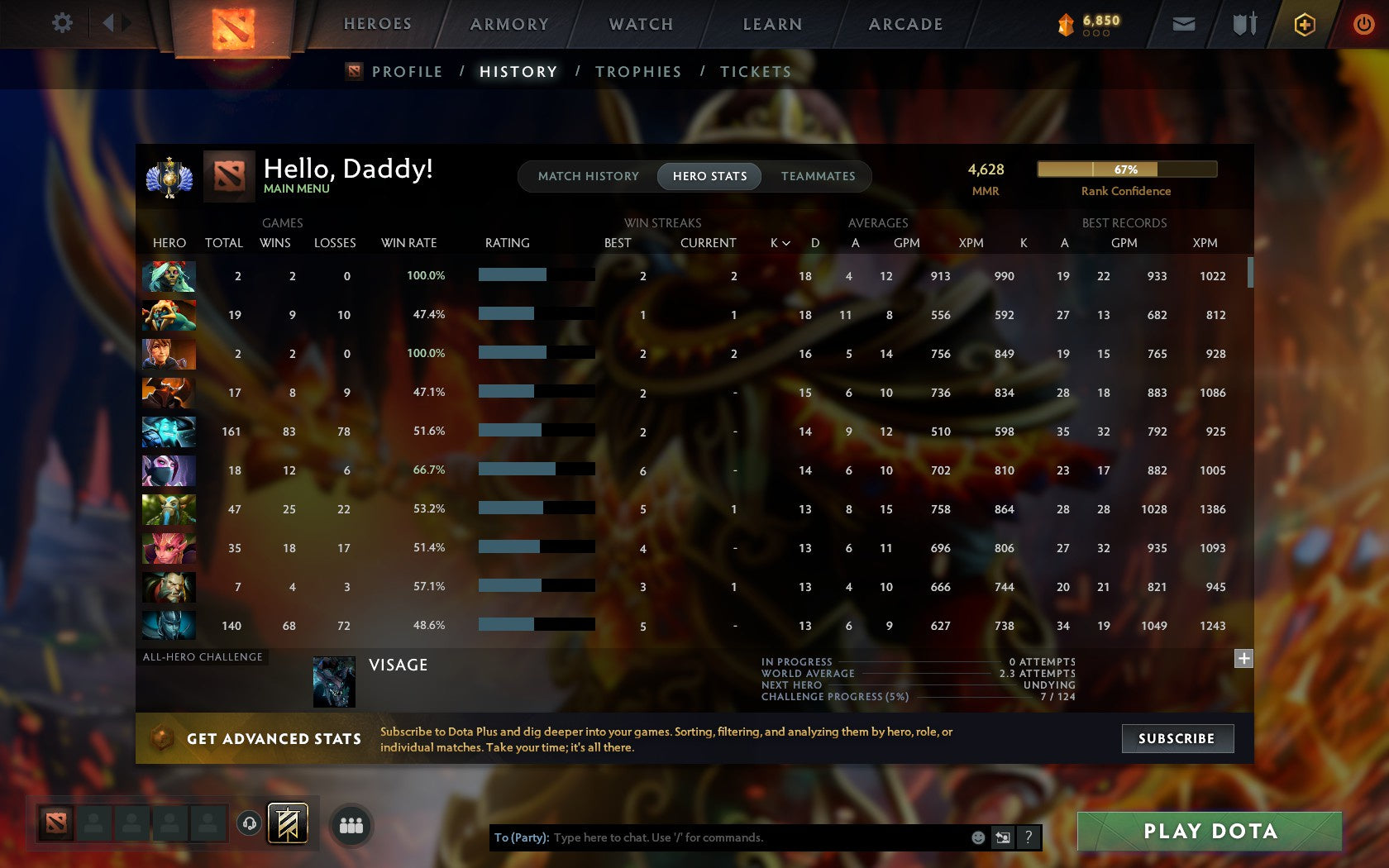Open Dota Plus via the hexagon plus icon
The height and width of the screenshot is (868, 1389).
point(1305,24)
